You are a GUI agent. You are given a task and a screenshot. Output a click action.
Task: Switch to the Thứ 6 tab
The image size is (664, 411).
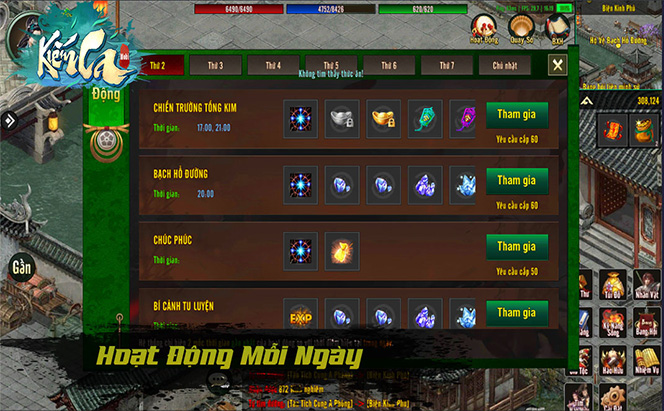[x=389, y=66]
